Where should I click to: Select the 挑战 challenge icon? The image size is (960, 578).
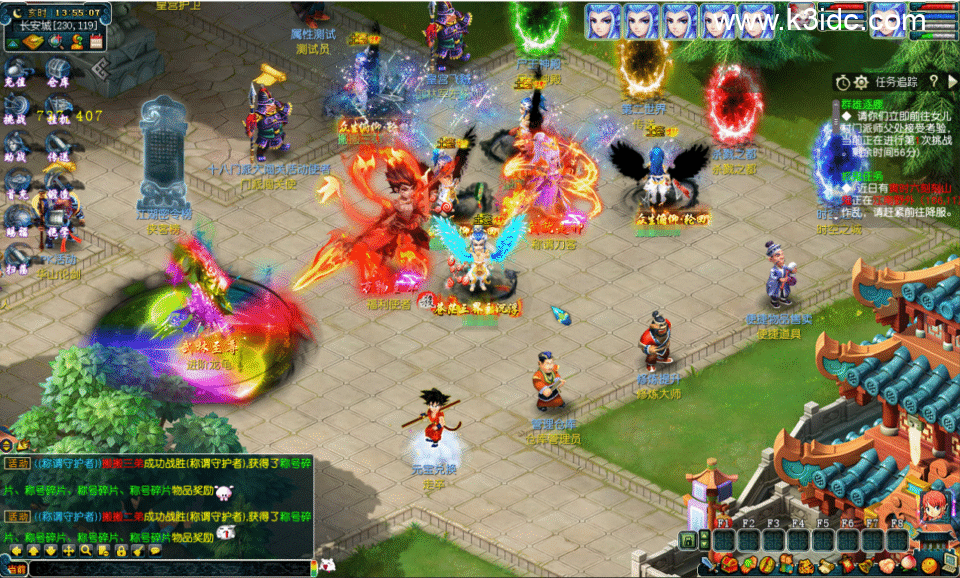pos(15,111)
